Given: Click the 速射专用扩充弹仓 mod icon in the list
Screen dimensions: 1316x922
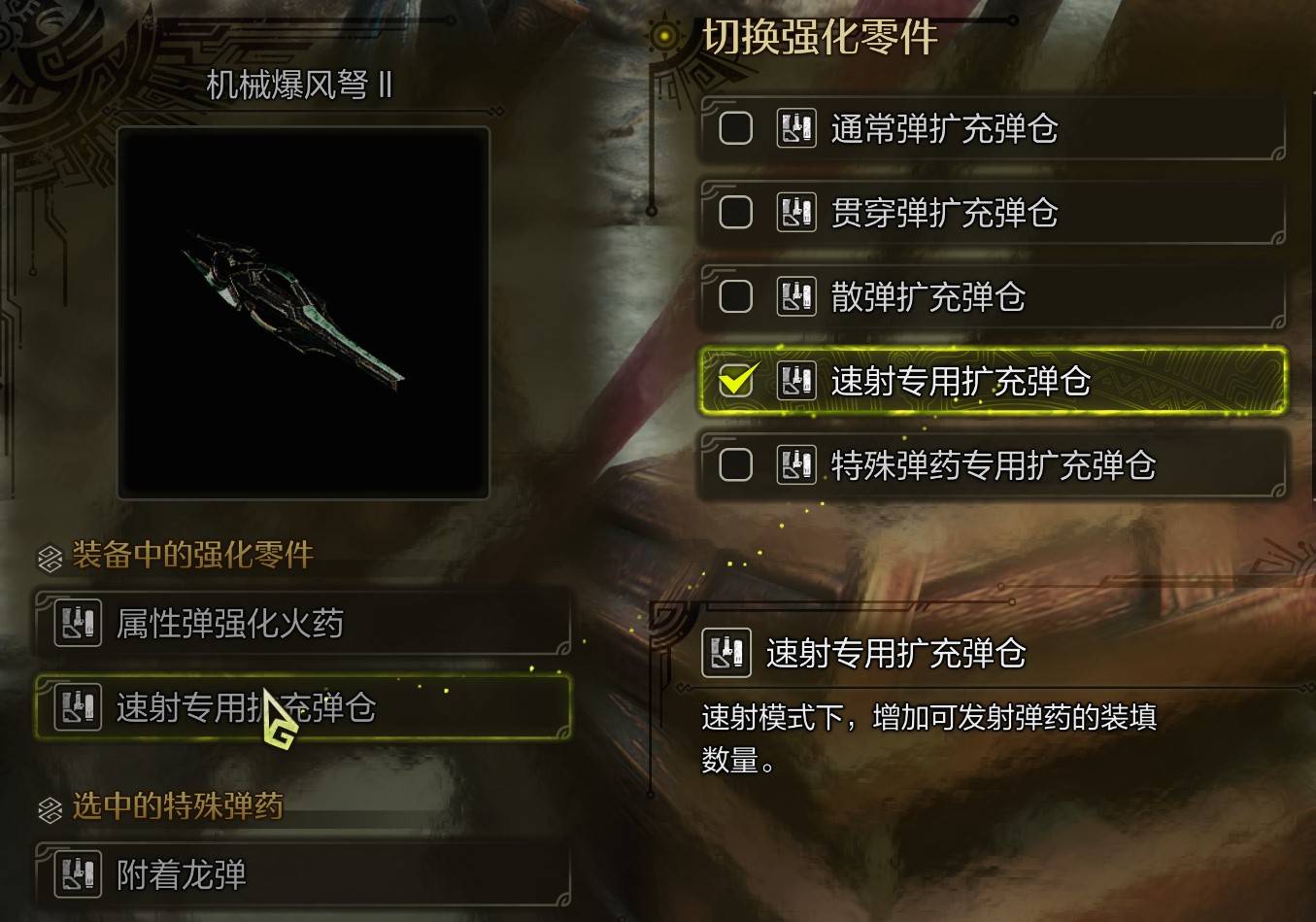Looking at the screenshot, I should tap(795, 382).
